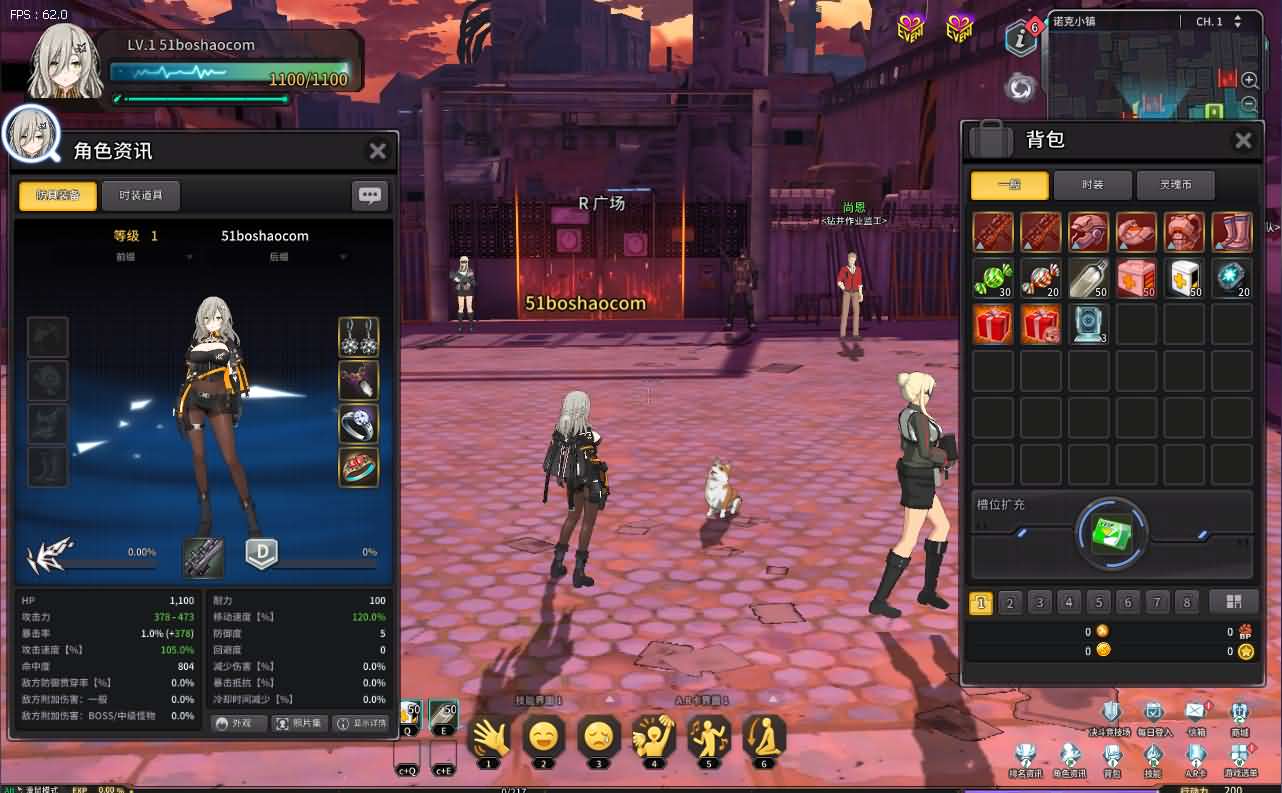This screenshot has width=1282, height=793.
Task: Open the CH.1 channel selector dropdown
Action: pos(1221,21)
